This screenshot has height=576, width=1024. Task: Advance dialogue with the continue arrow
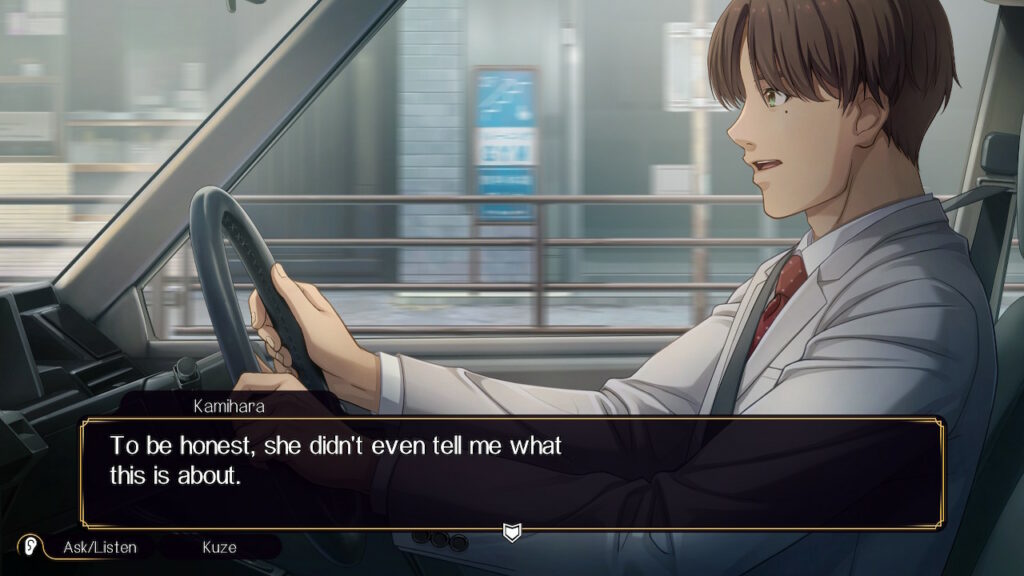(511, 532)
